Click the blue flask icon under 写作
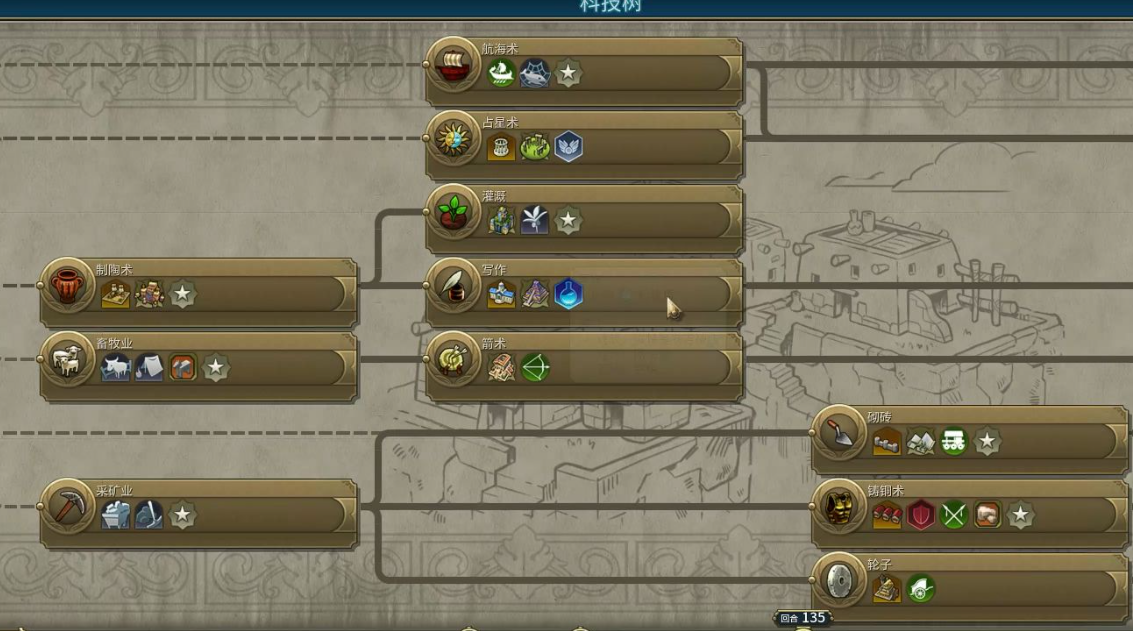Viewport: 1133px width, 631px height. pyautogui.click(x=568, y=294)
